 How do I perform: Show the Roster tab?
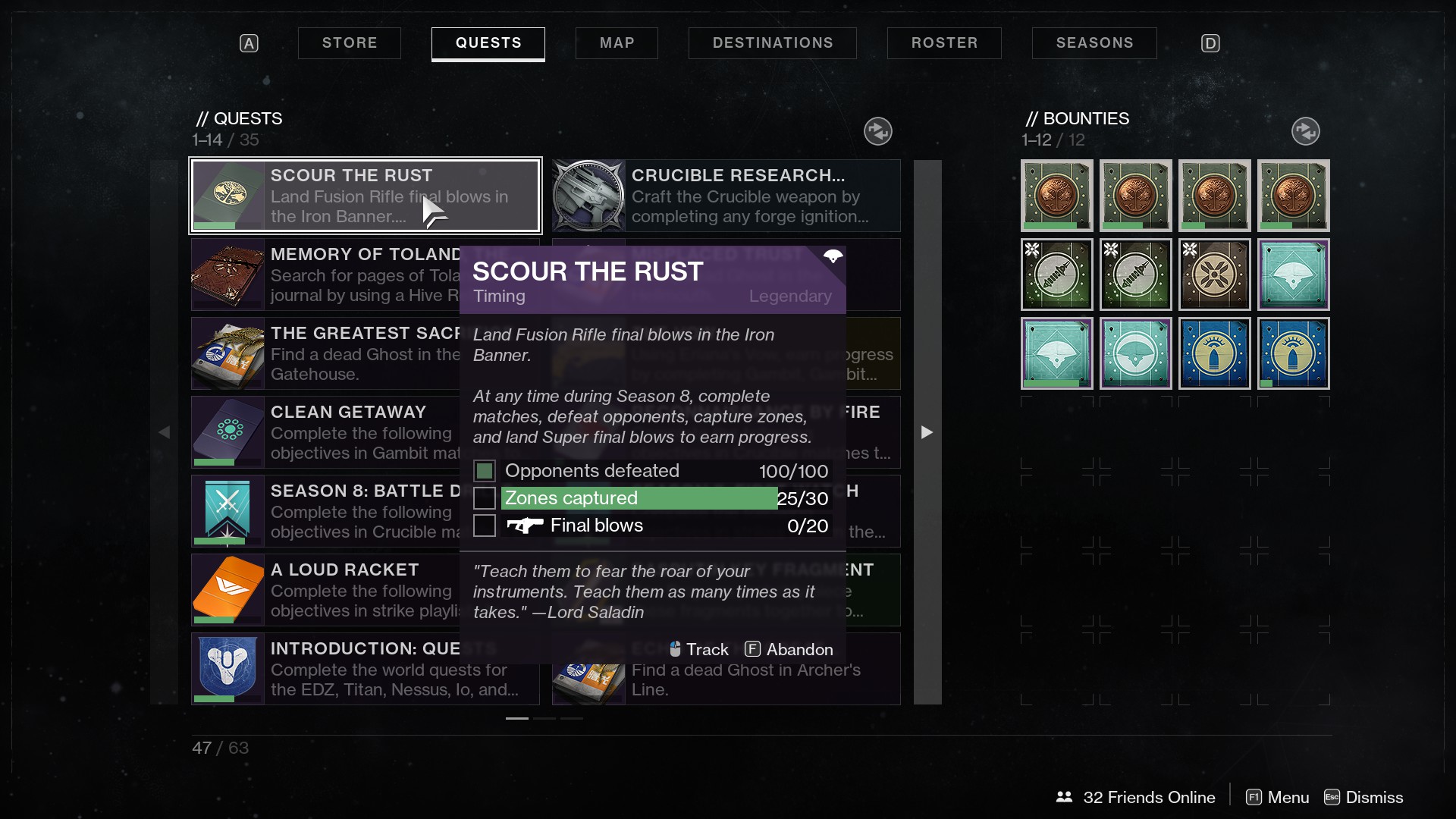pos(944,43)
